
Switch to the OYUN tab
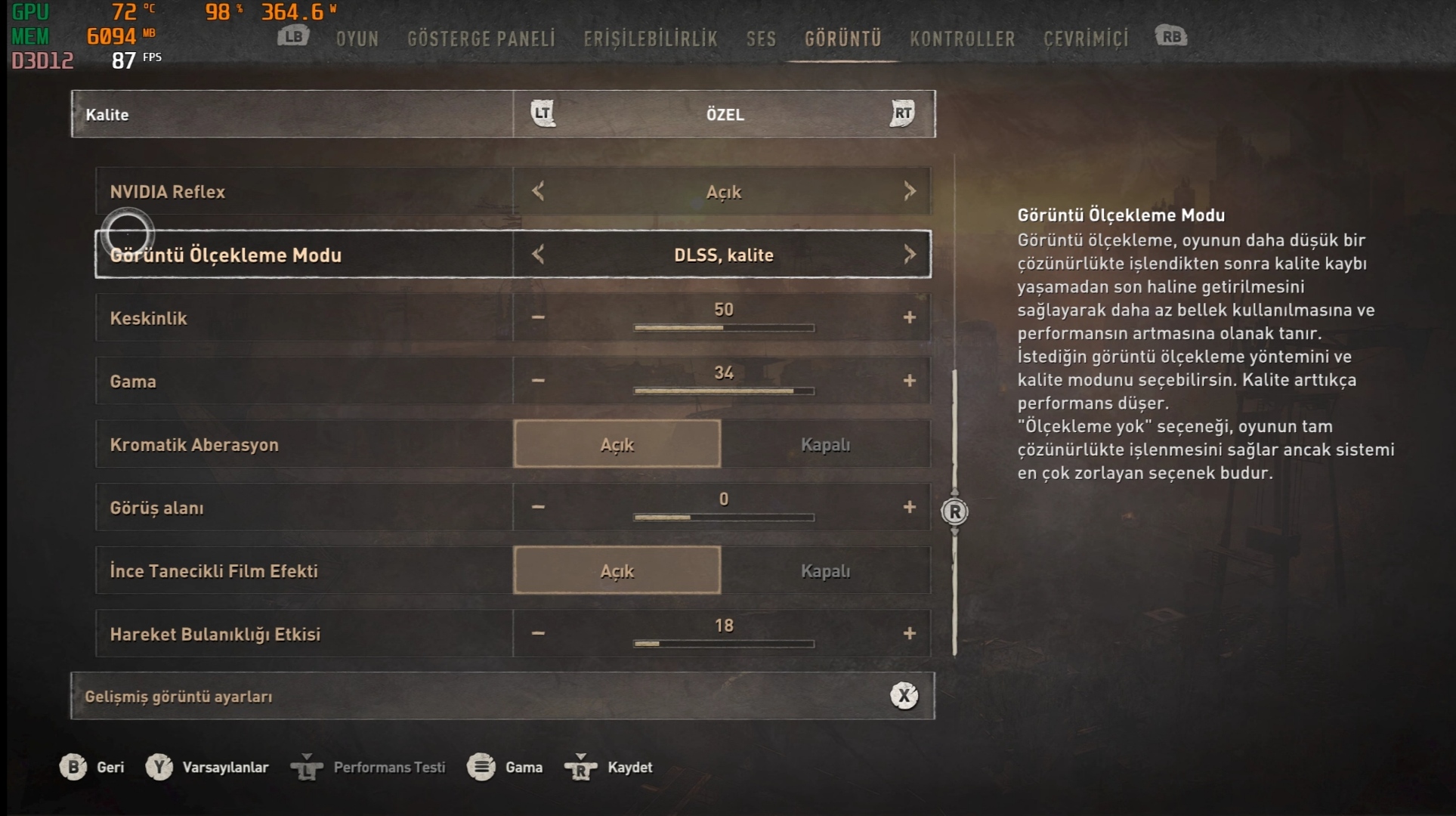pos(357,39)
